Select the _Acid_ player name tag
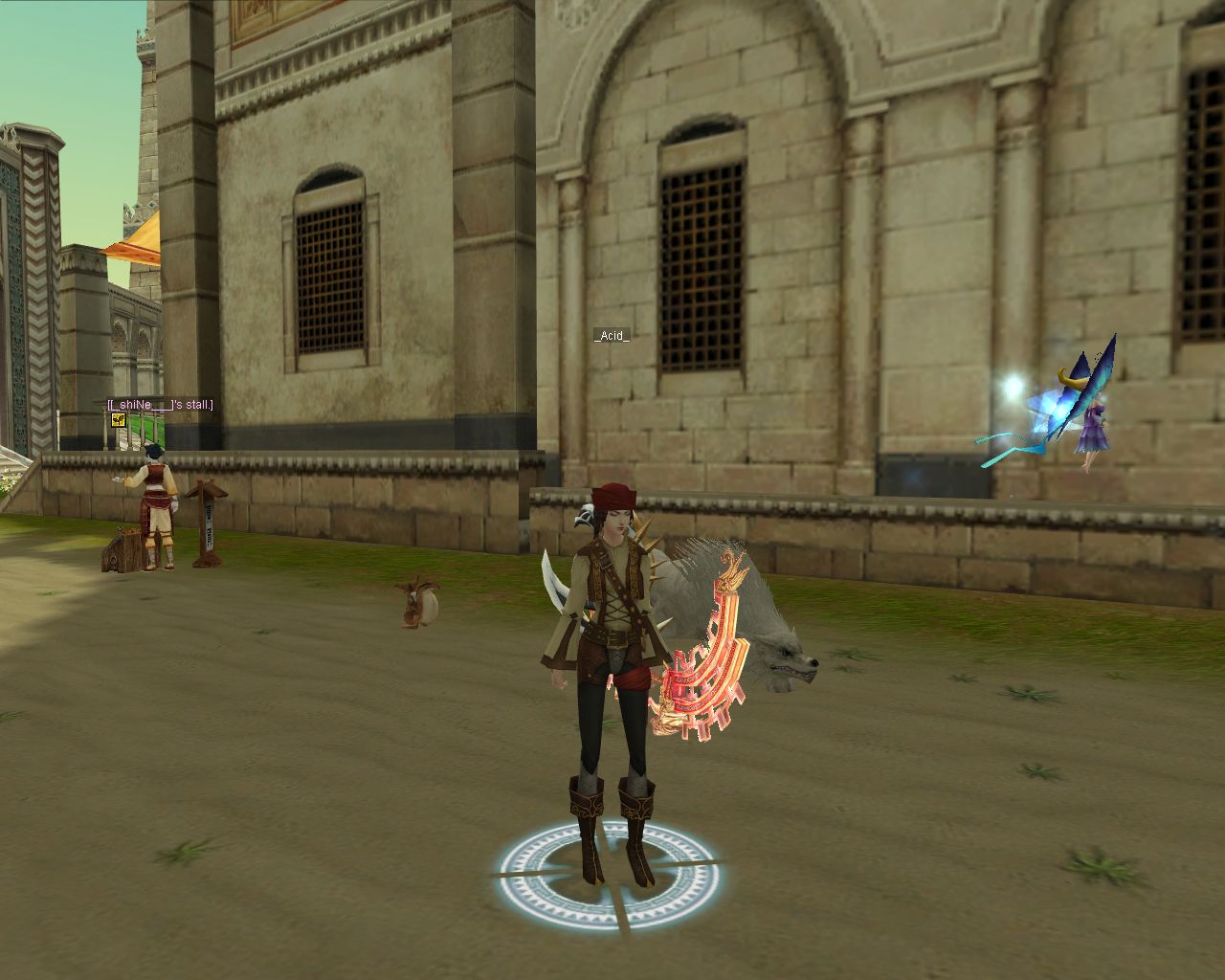 [612, 335]
